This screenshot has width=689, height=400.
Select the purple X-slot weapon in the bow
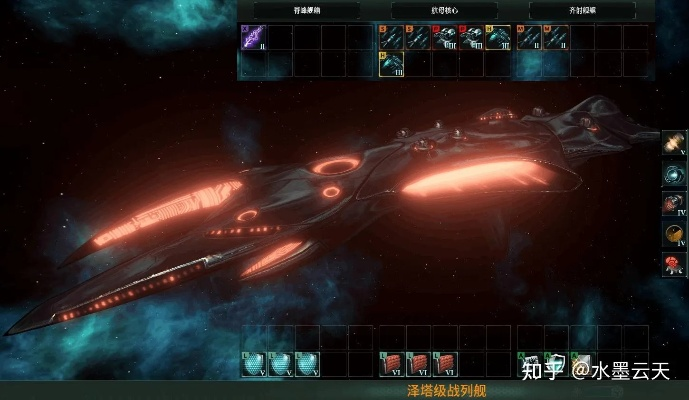click(x=254, y=38)
